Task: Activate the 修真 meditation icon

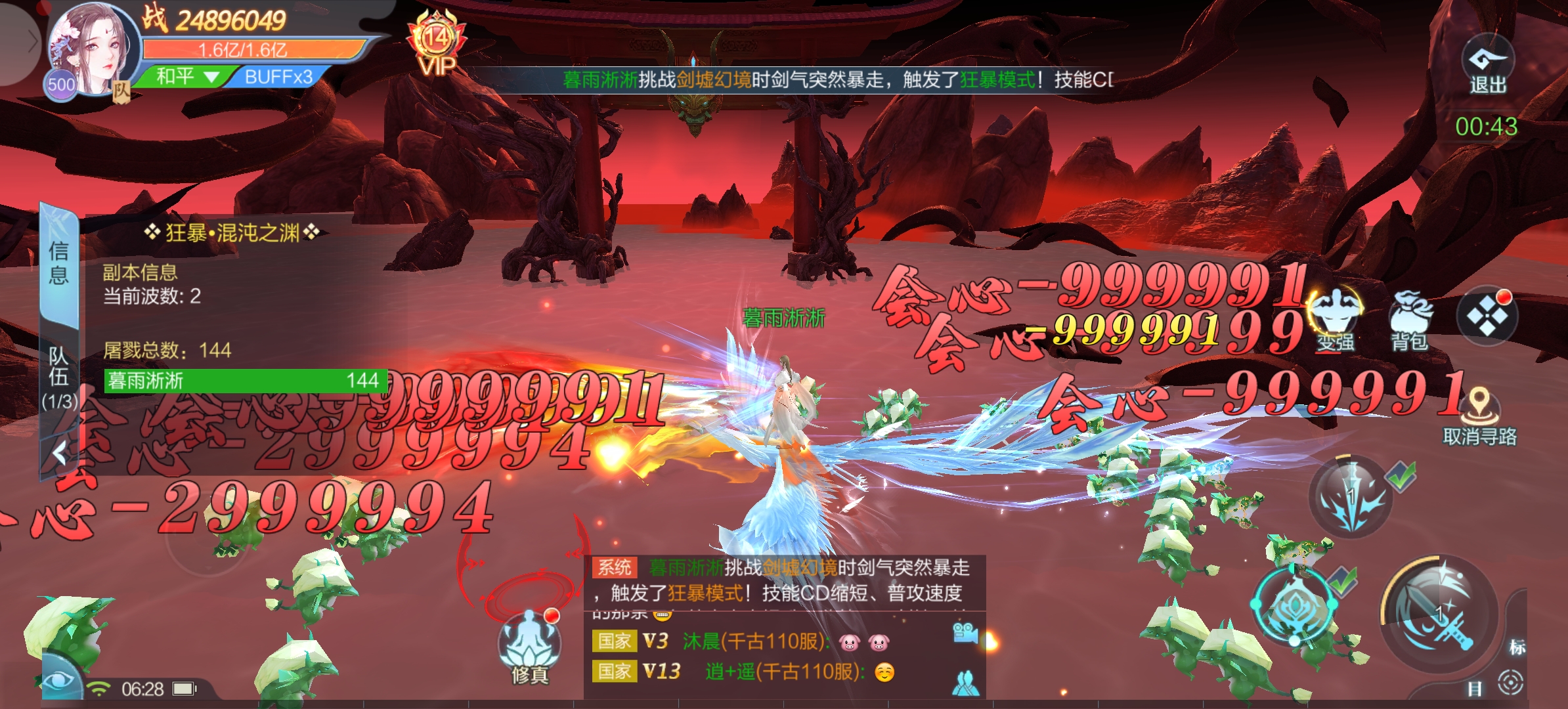Action: click(x=529, y=644)
